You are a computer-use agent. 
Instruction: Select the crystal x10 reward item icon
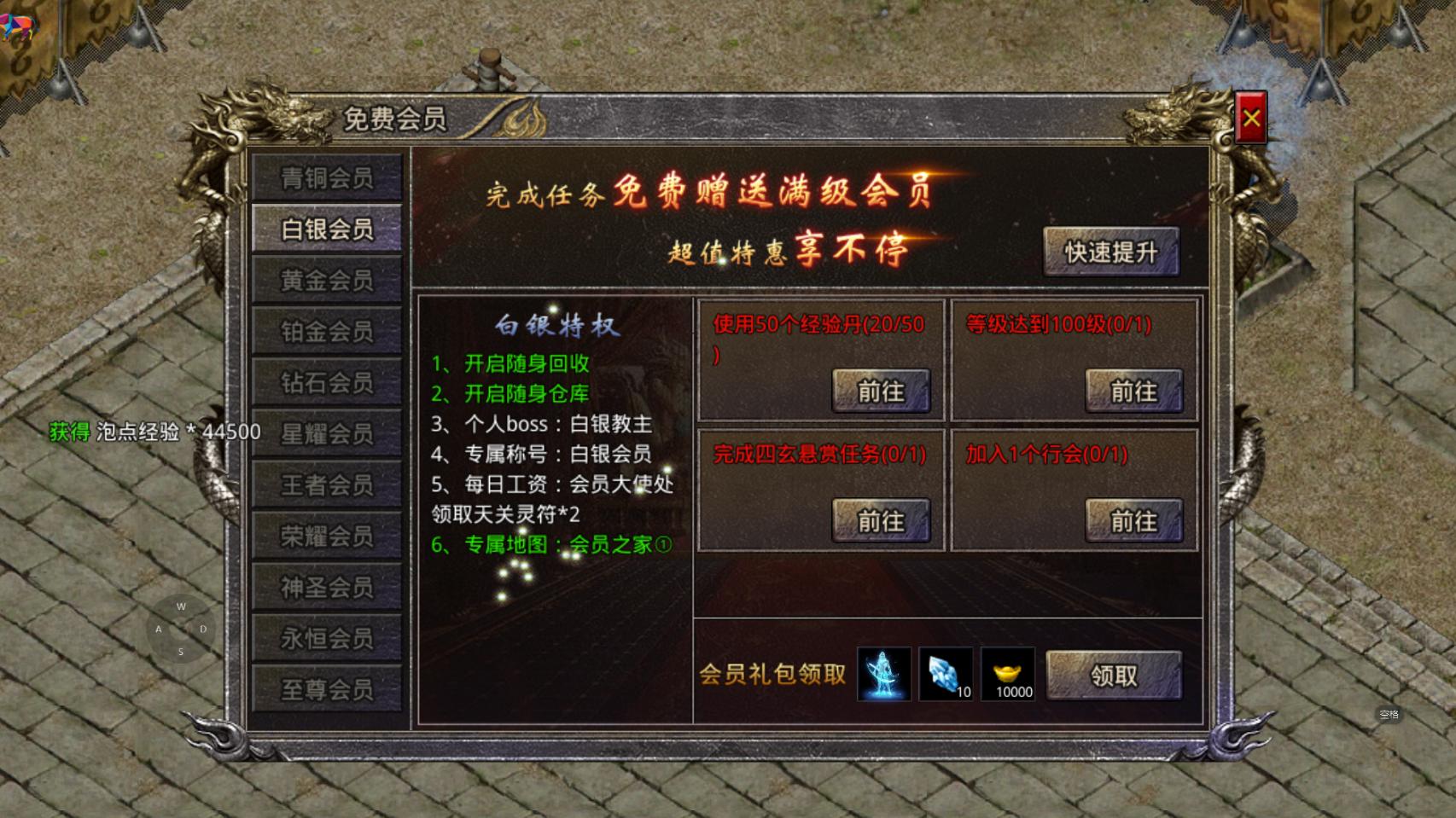click(x=946, y=675)
